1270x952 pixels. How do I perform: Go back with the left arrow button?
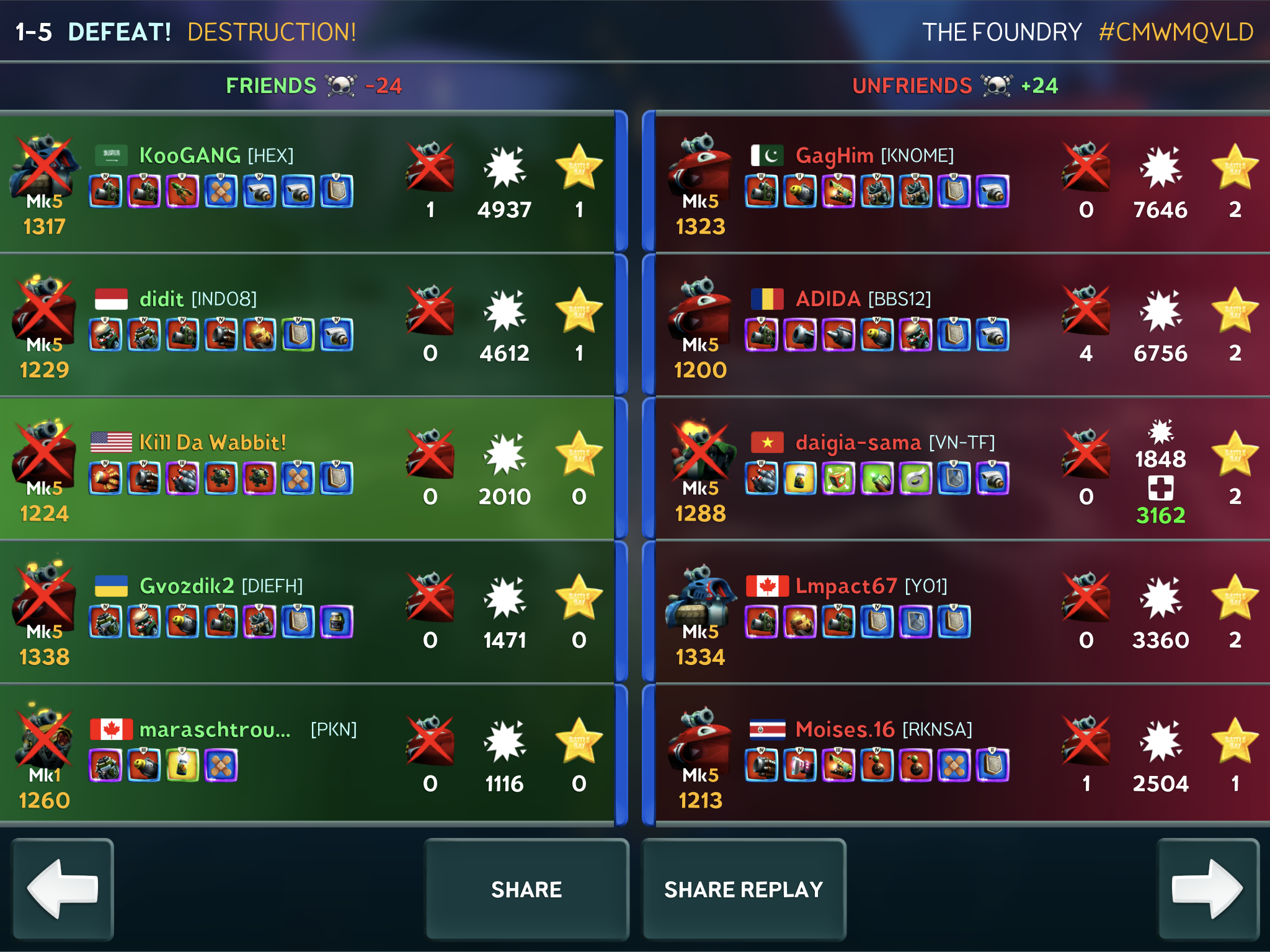tap(63, 889)
